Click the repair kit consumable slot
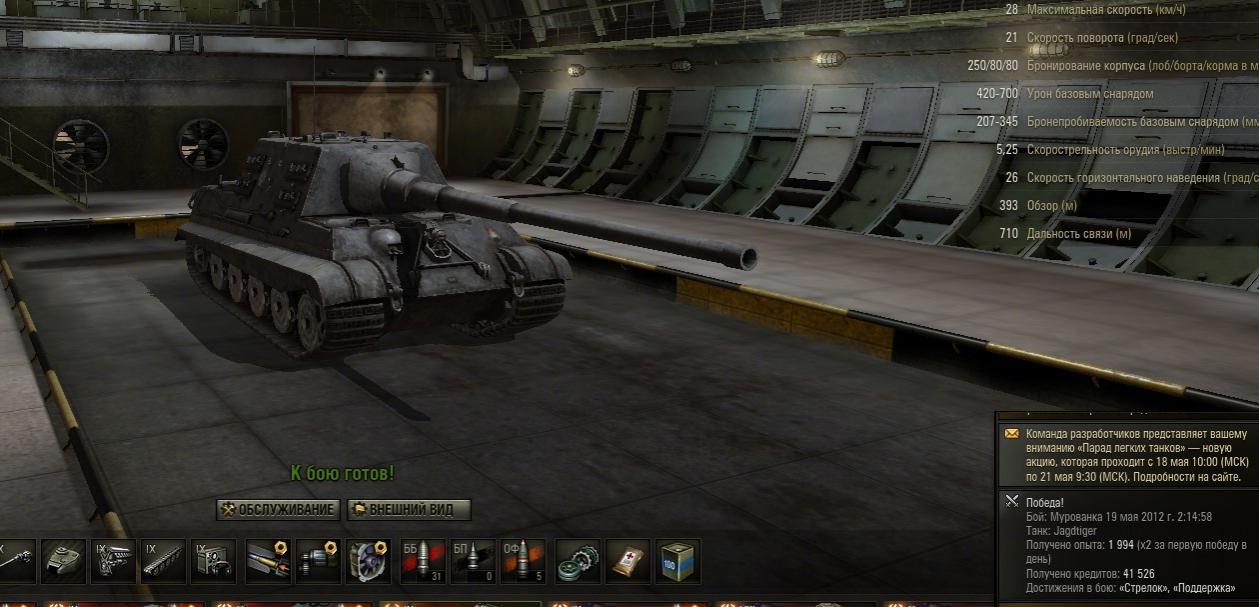Viewport: 1259px width, 607px height. pos(578,561)
